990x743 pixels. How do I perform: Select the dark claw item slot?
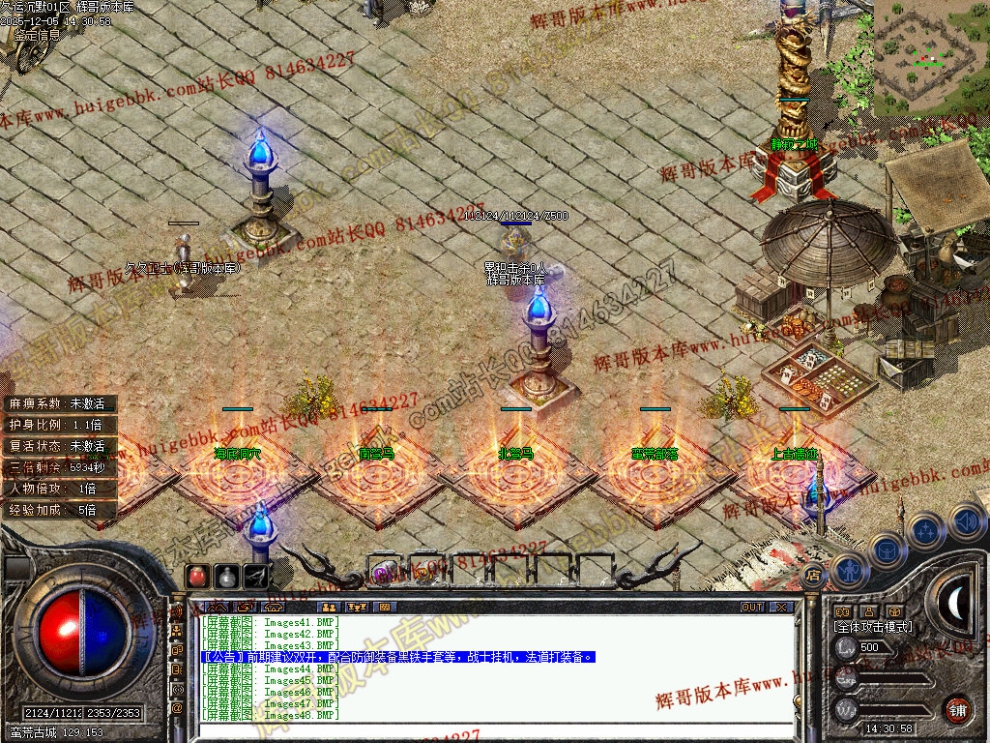[x=257, y=576]
